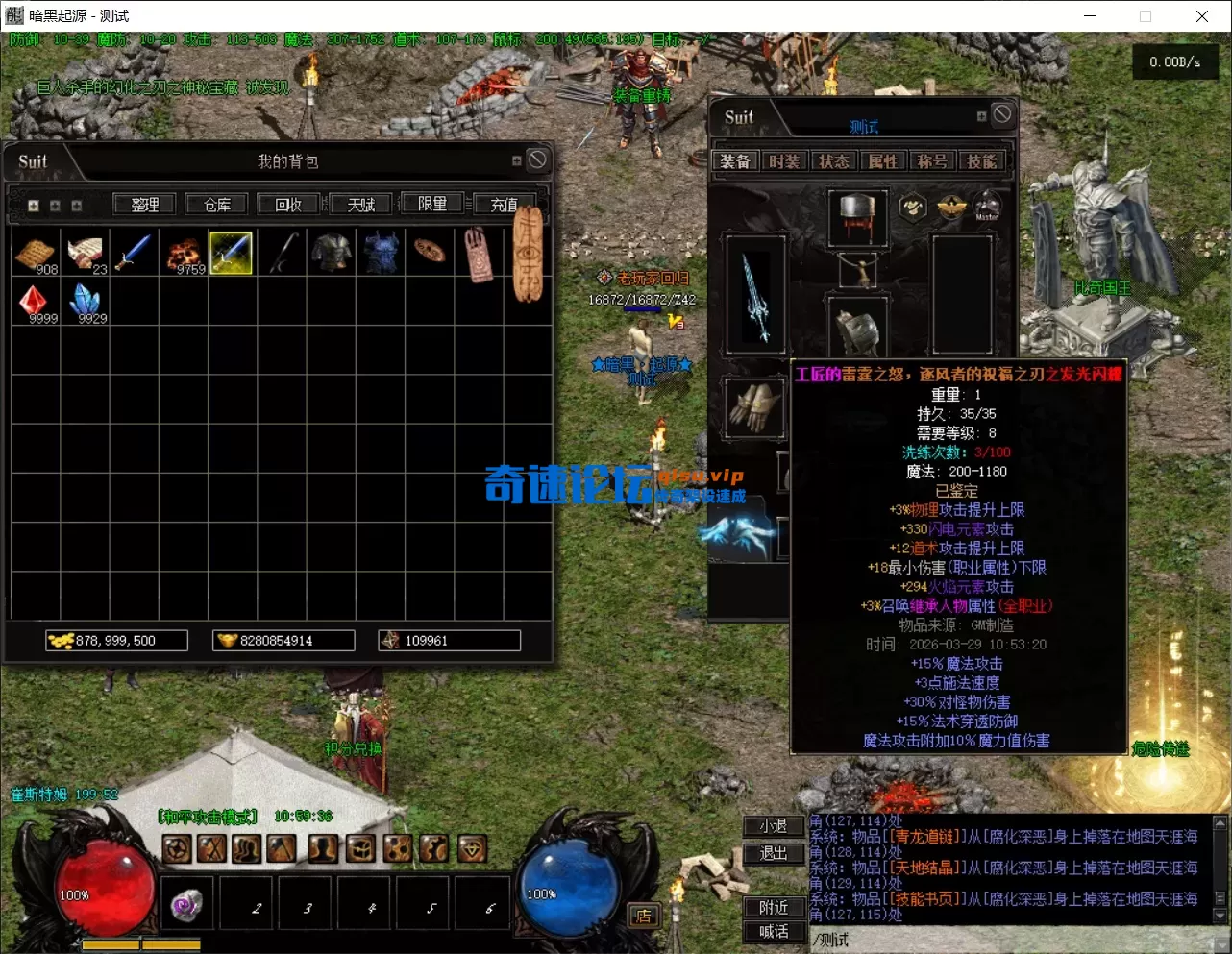Click the 限量 limited offer button
Screen dimensions: 1232x954
tap(432, 204)
